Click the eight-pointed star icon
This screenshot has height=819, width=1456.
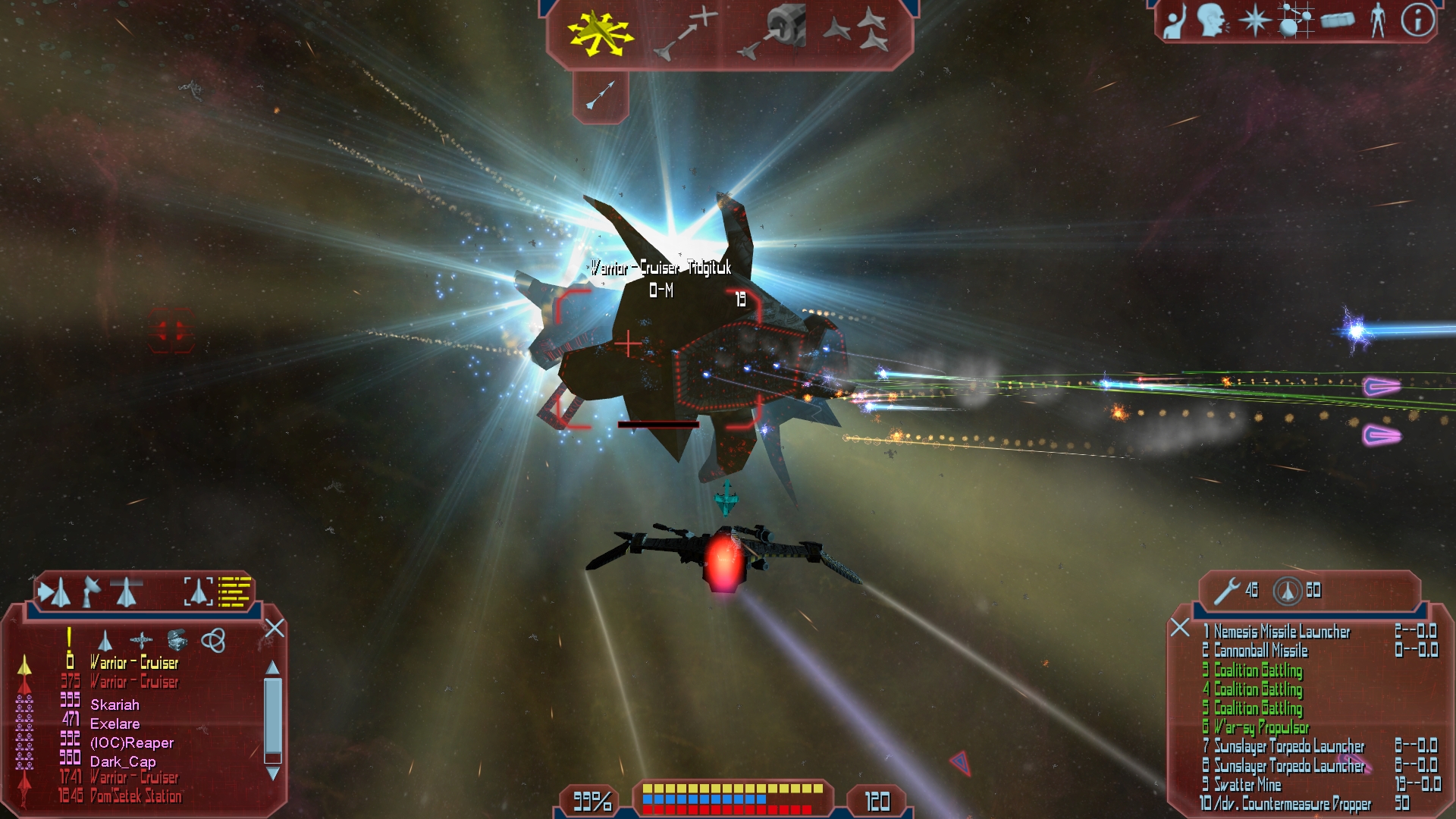point(1254,20)
